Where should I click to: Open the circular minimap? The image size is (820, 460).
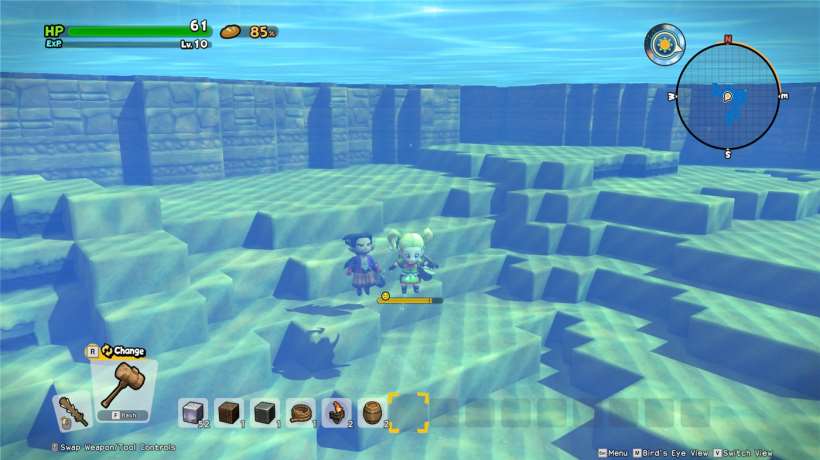[727, 96]
